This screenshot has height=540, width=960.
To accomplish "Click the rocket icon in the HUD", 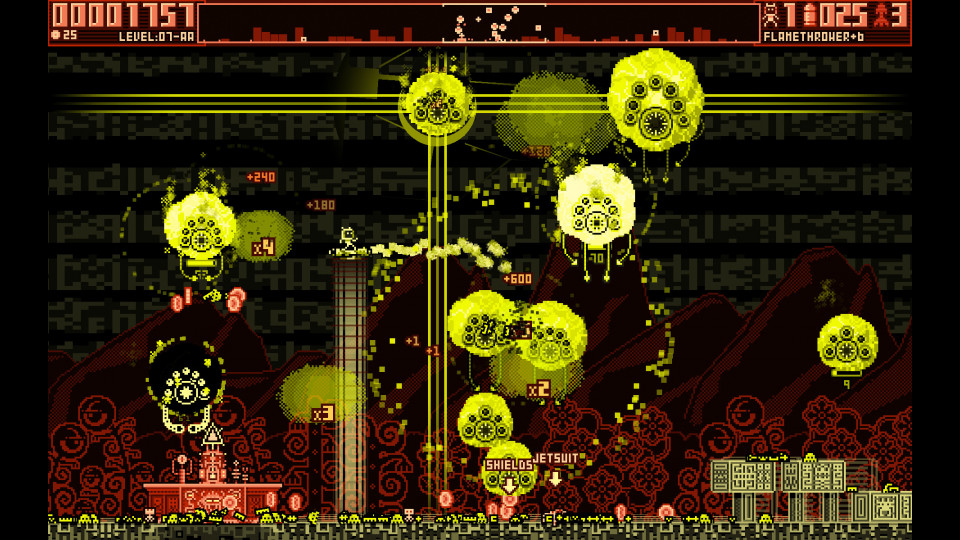I will pos(810,15).
